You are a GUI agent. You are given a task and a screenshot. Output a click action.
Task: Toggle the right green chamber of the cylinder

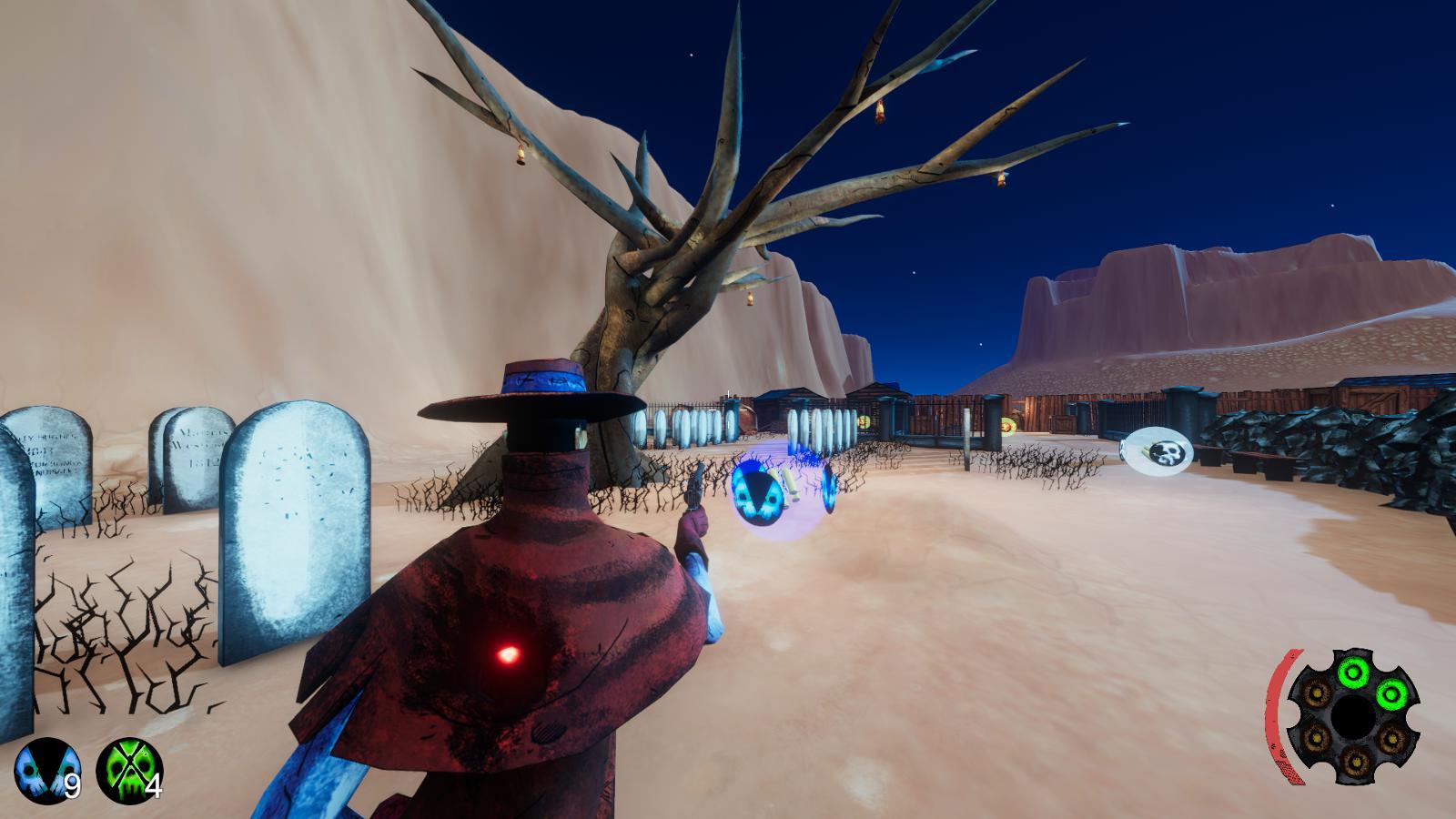1390,694
